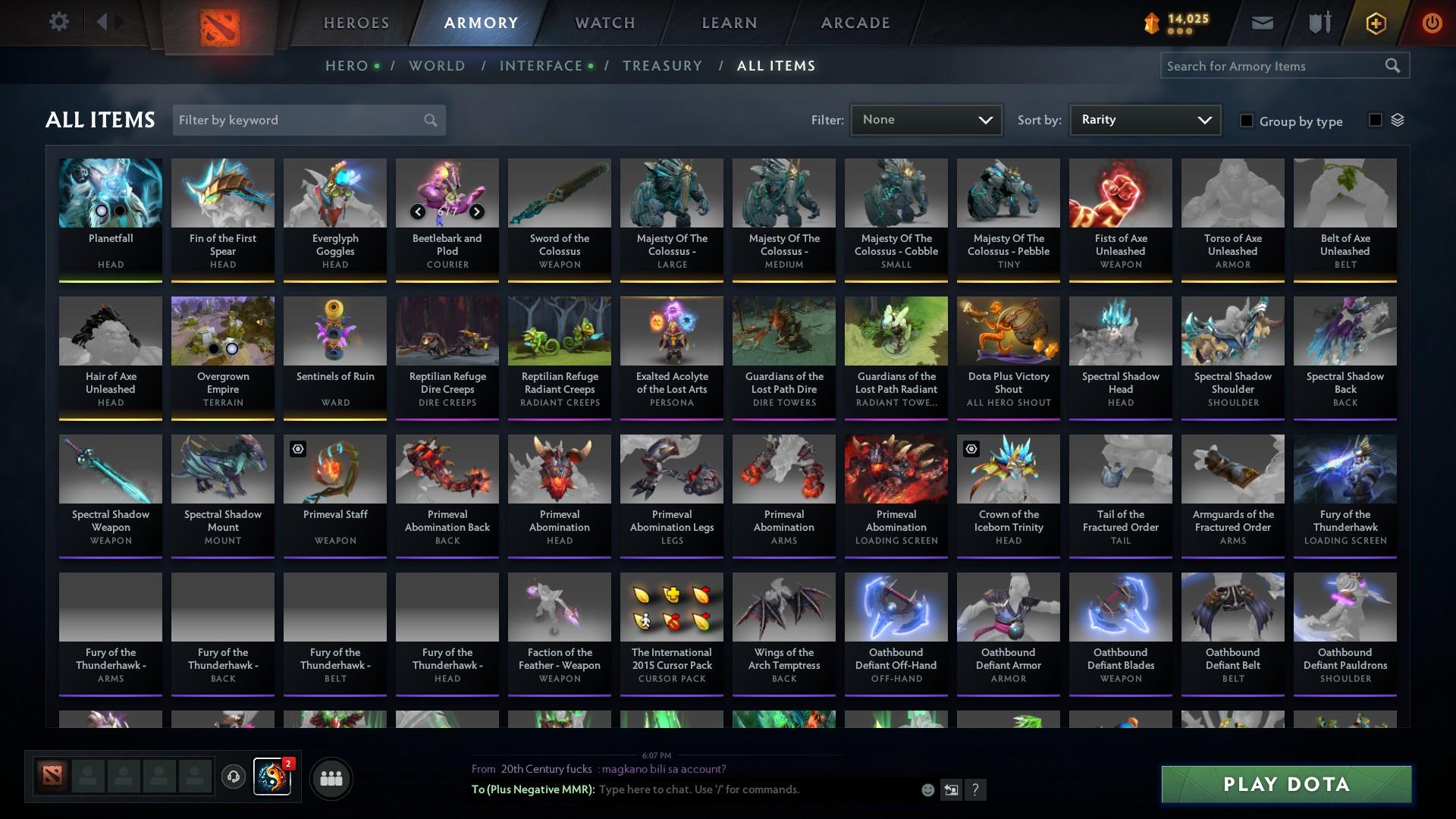
Task: Select the Planetfall item thumbnail
Action: tap(111, 193)
